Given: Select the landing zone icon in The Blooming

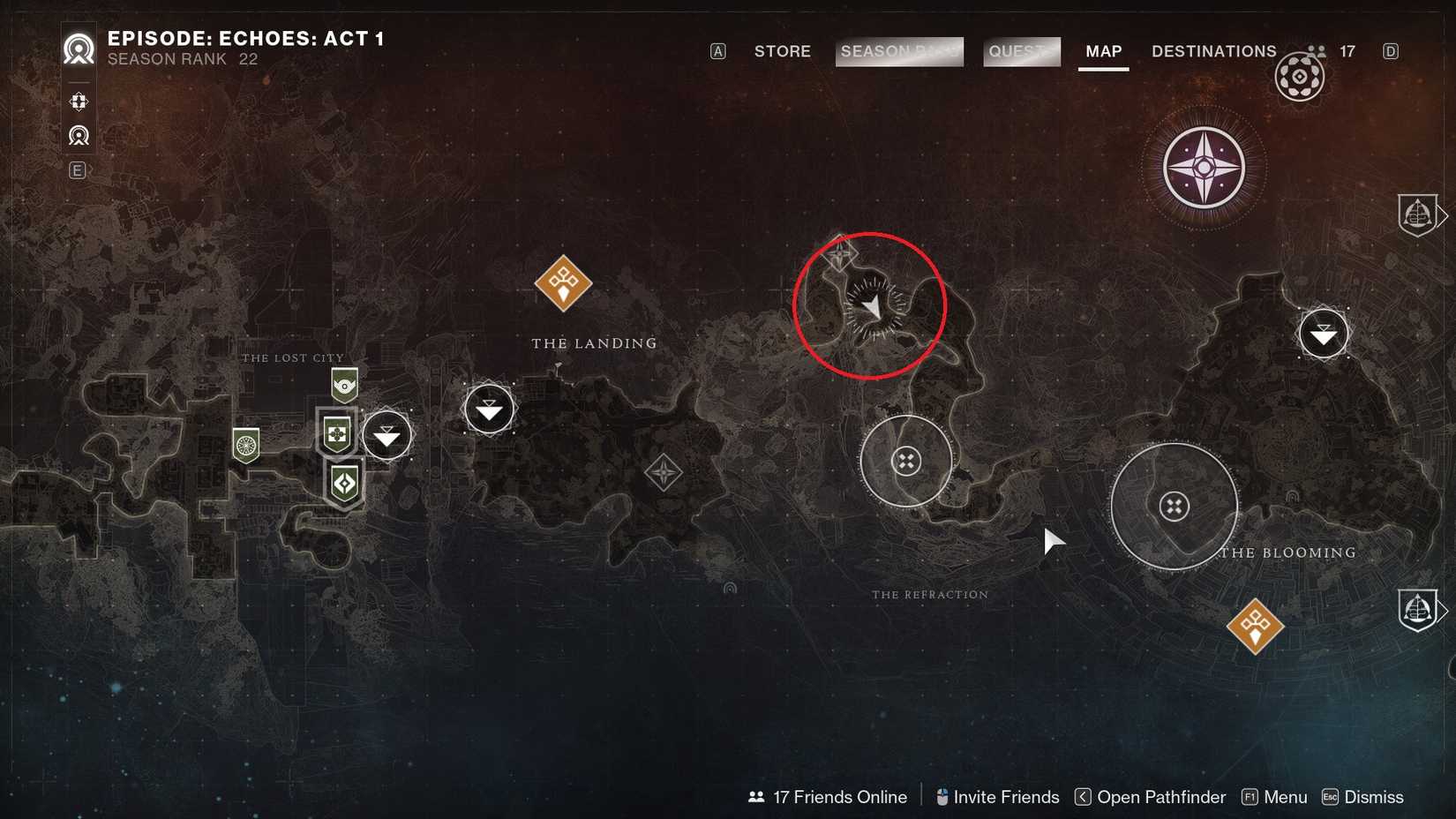Looking at the screenshot, I should [1323, 334].
